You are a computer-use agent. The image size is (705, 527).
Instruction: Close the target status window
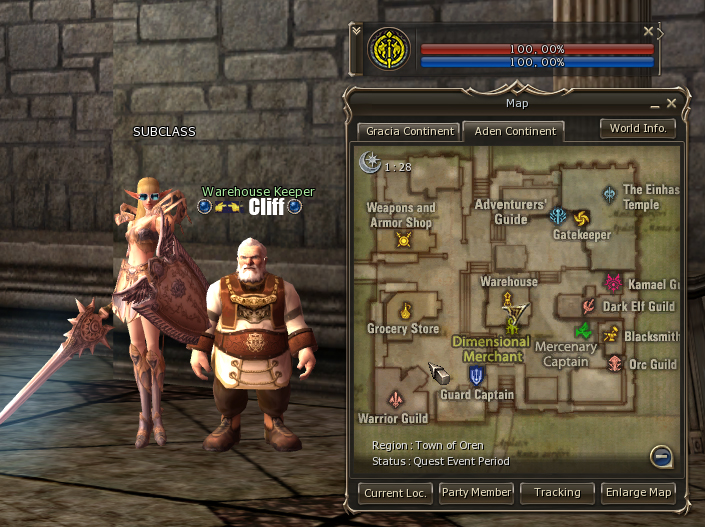point(648,32)
